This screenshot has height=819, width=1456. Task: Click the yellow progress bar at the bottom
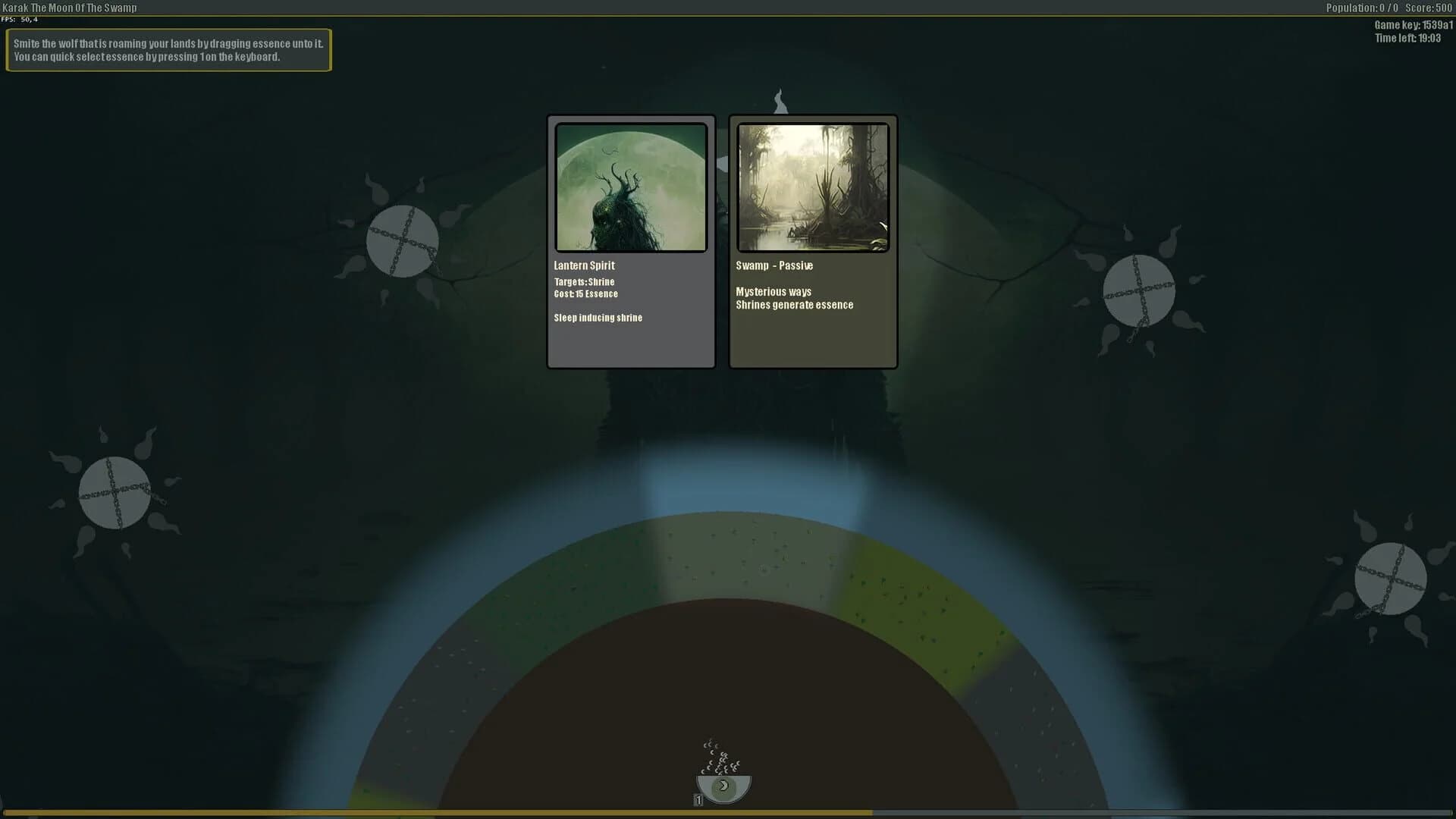pyautogui.click(x=436, y=812)
